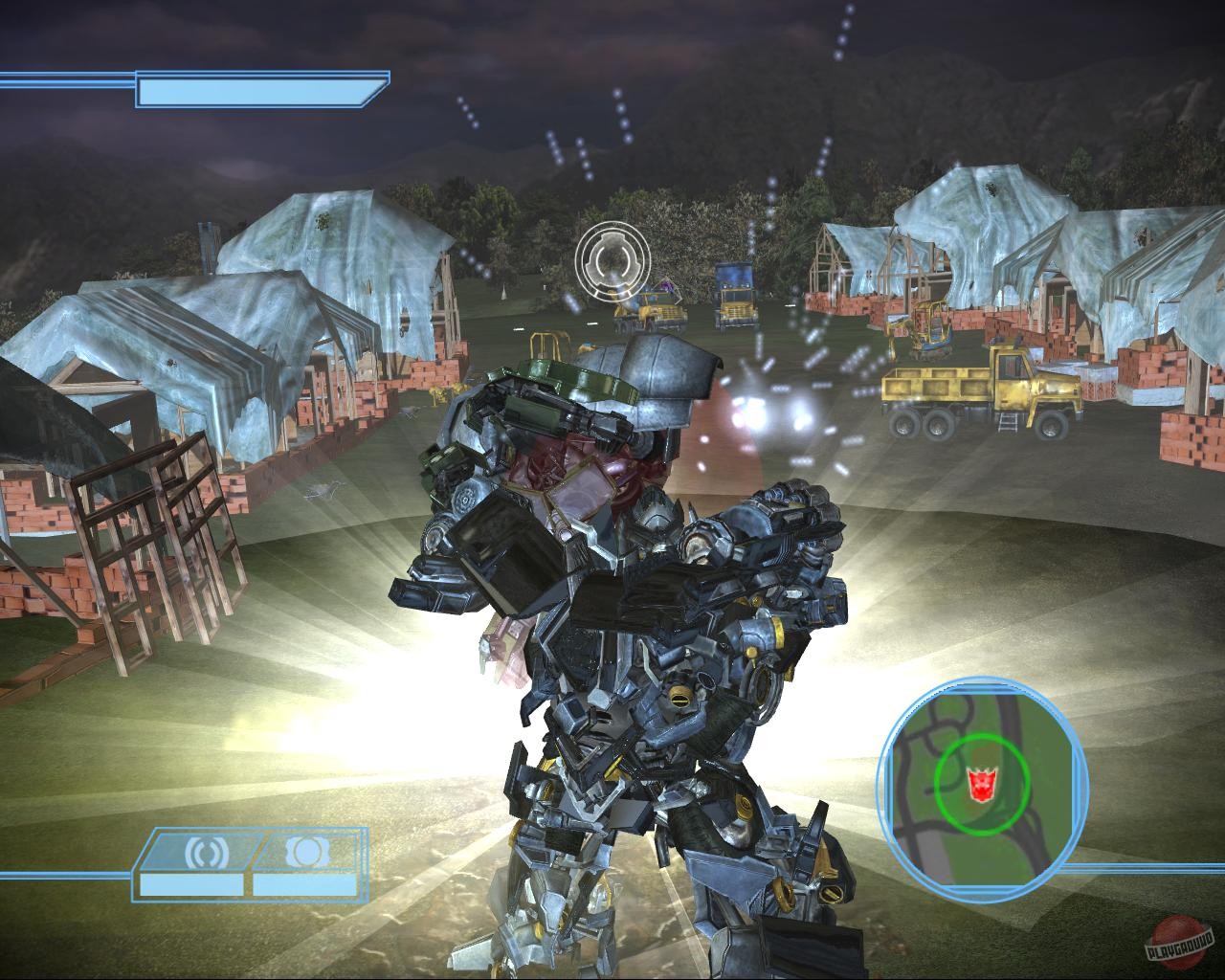
Task: Click the circular targeting reticle in the sky
Action: pyautogui.click(x=614, y=258)
